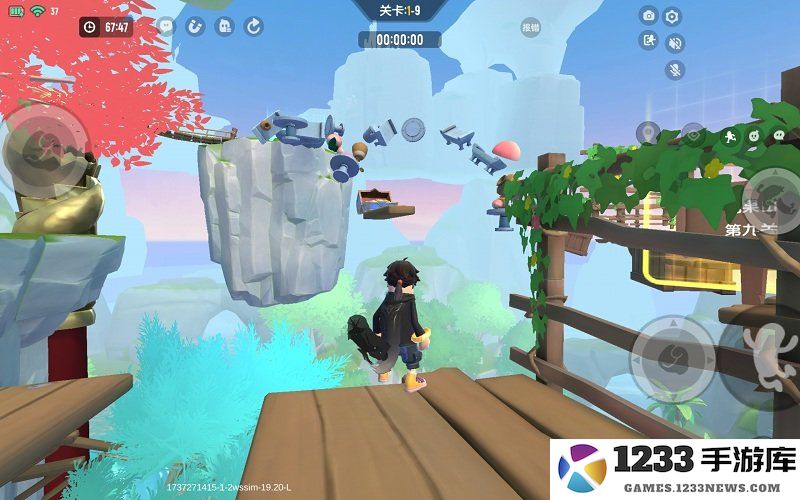The image size is (800, 500).
Task: Take a screenshot with the camera icon
Action: pos(649,16)
